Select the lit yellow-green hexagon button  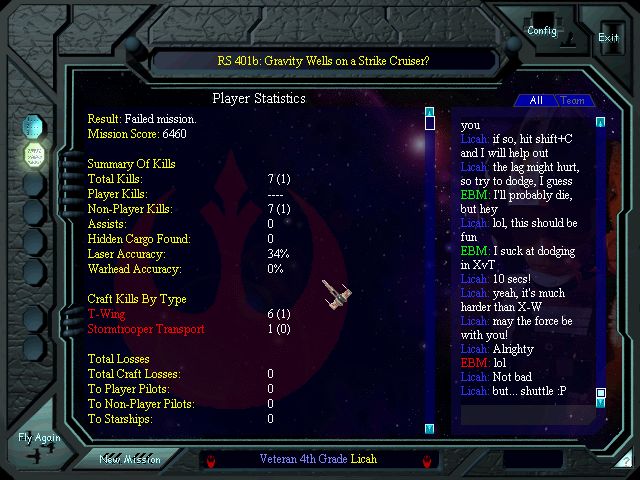coord(34,155)
